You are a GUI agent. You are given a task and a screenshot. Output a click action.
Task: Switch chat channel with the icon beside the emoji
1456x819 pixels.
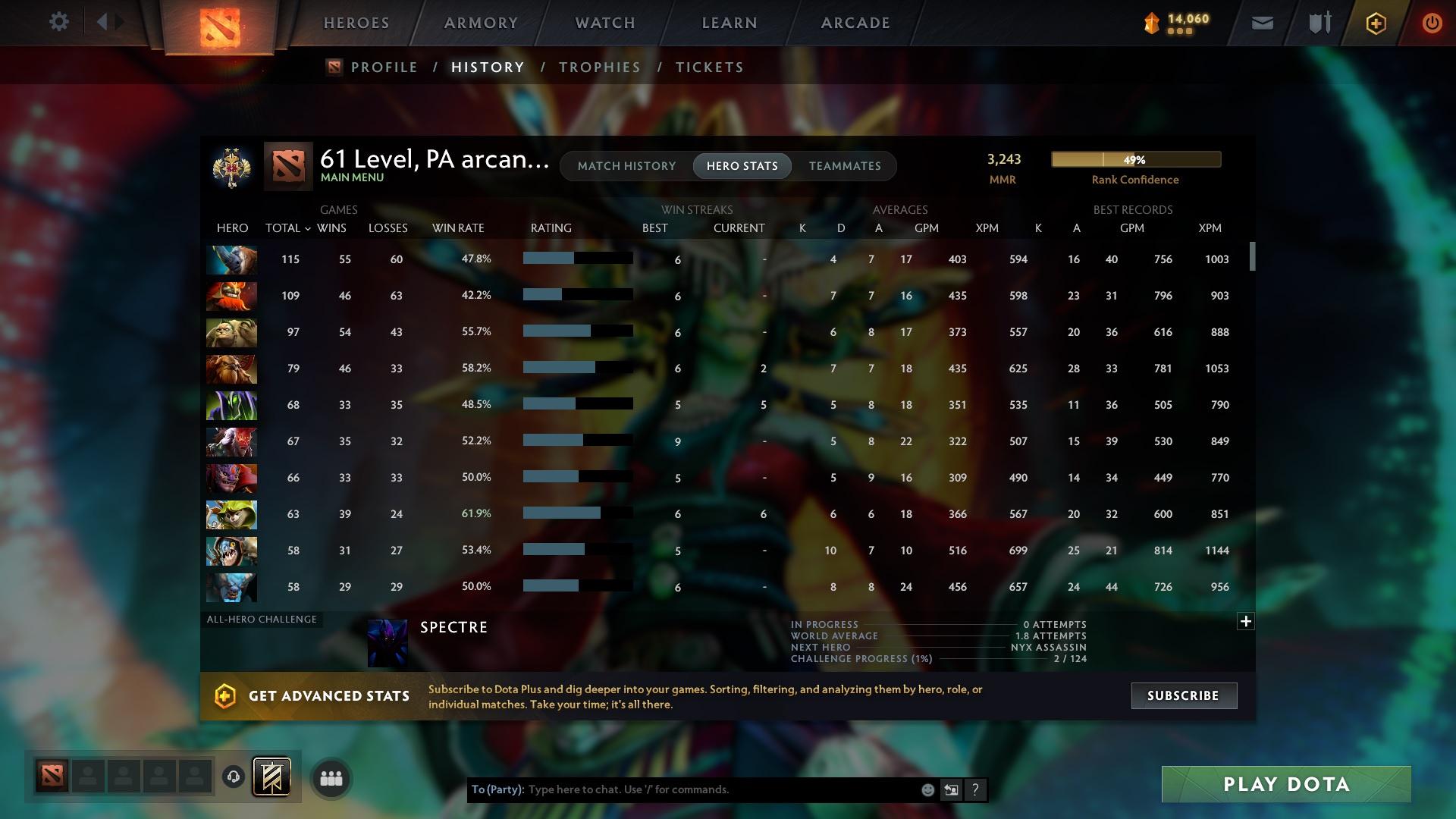click(951, 789)
